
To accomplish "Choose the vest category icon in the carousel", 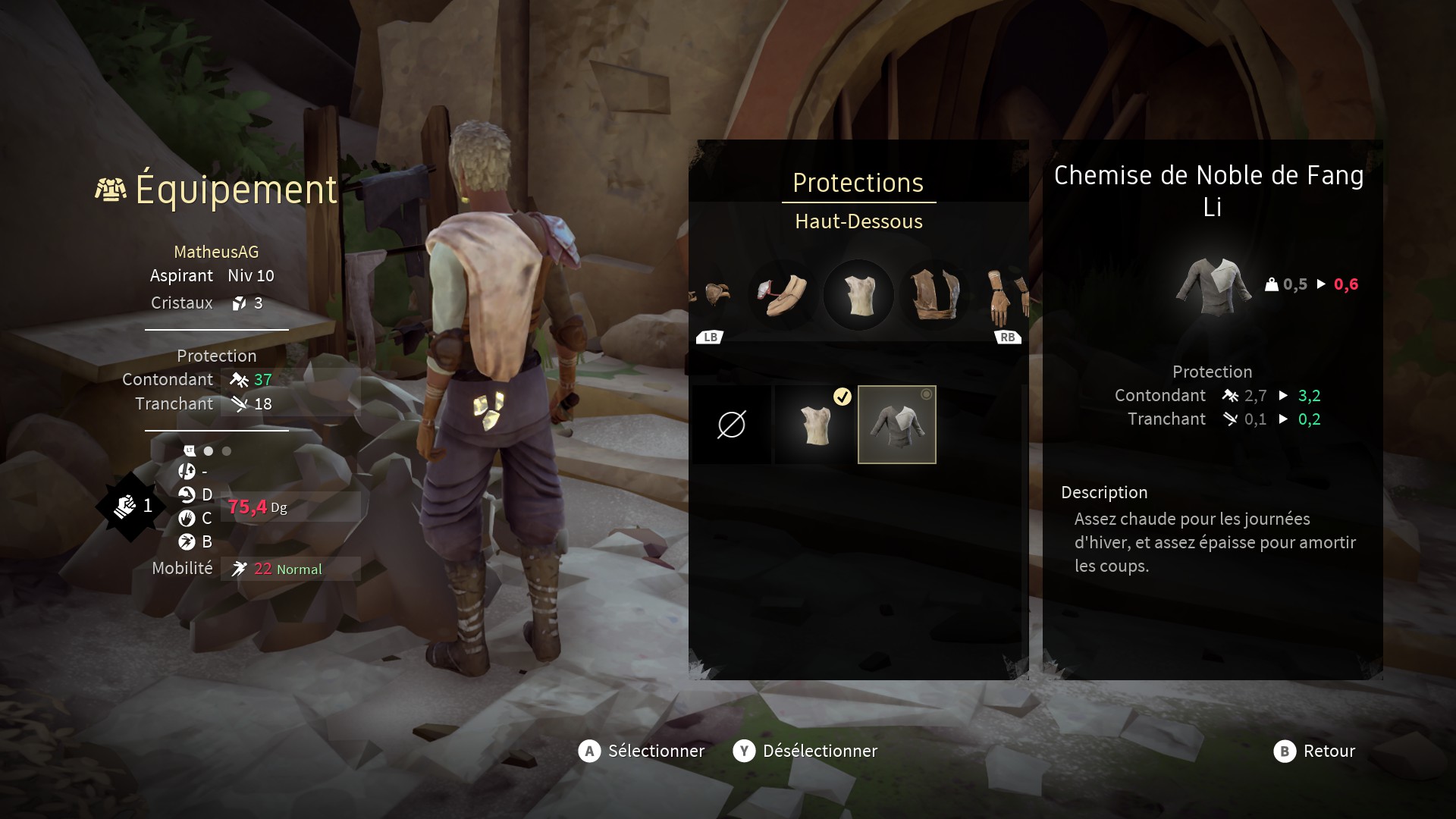I will tap(935, 296).
